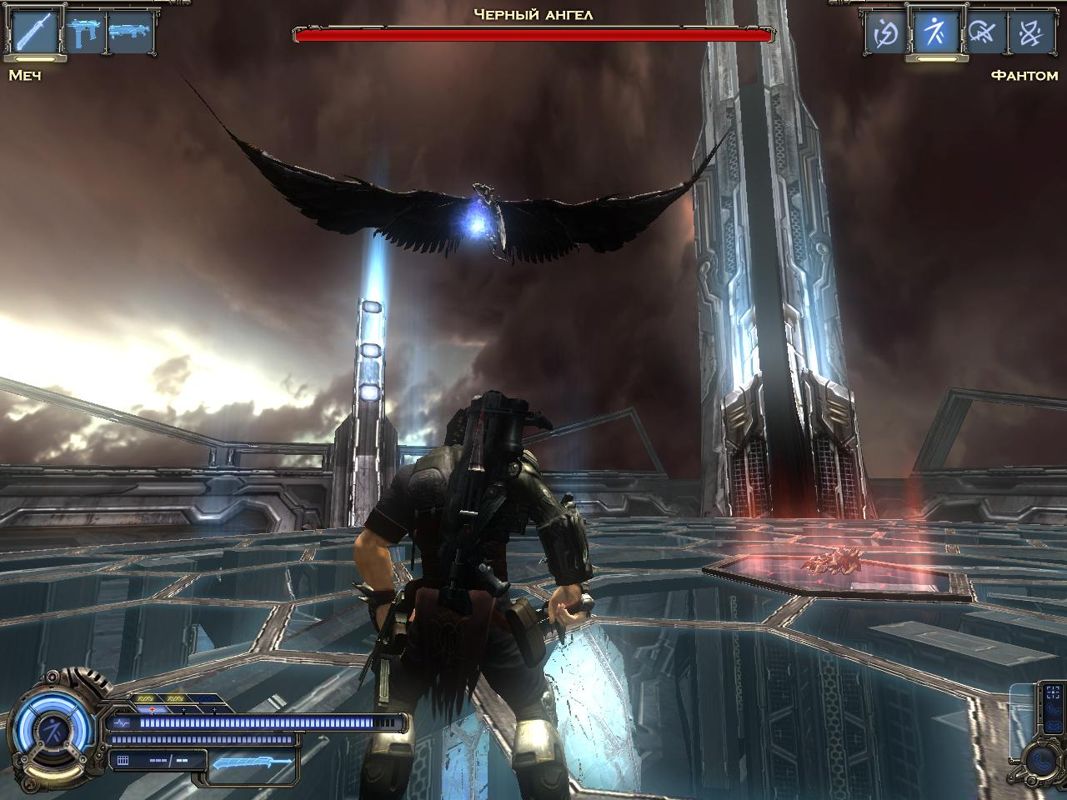Viewport: 1067px width, 800px height.
Task: Activate the lightning bolt circle ability
Action: pyautogui.click(x=887, y=32)
